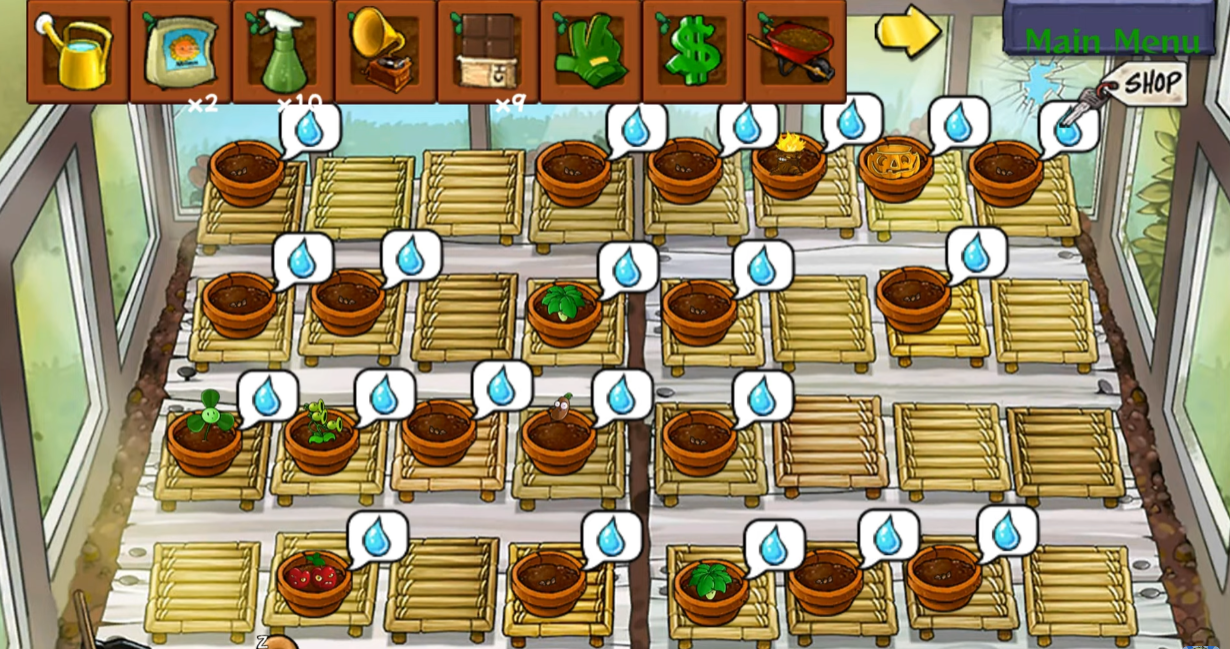This screenshot has height=649, width=1230.
Task: Open the Main Menu
Action: 1111,40
